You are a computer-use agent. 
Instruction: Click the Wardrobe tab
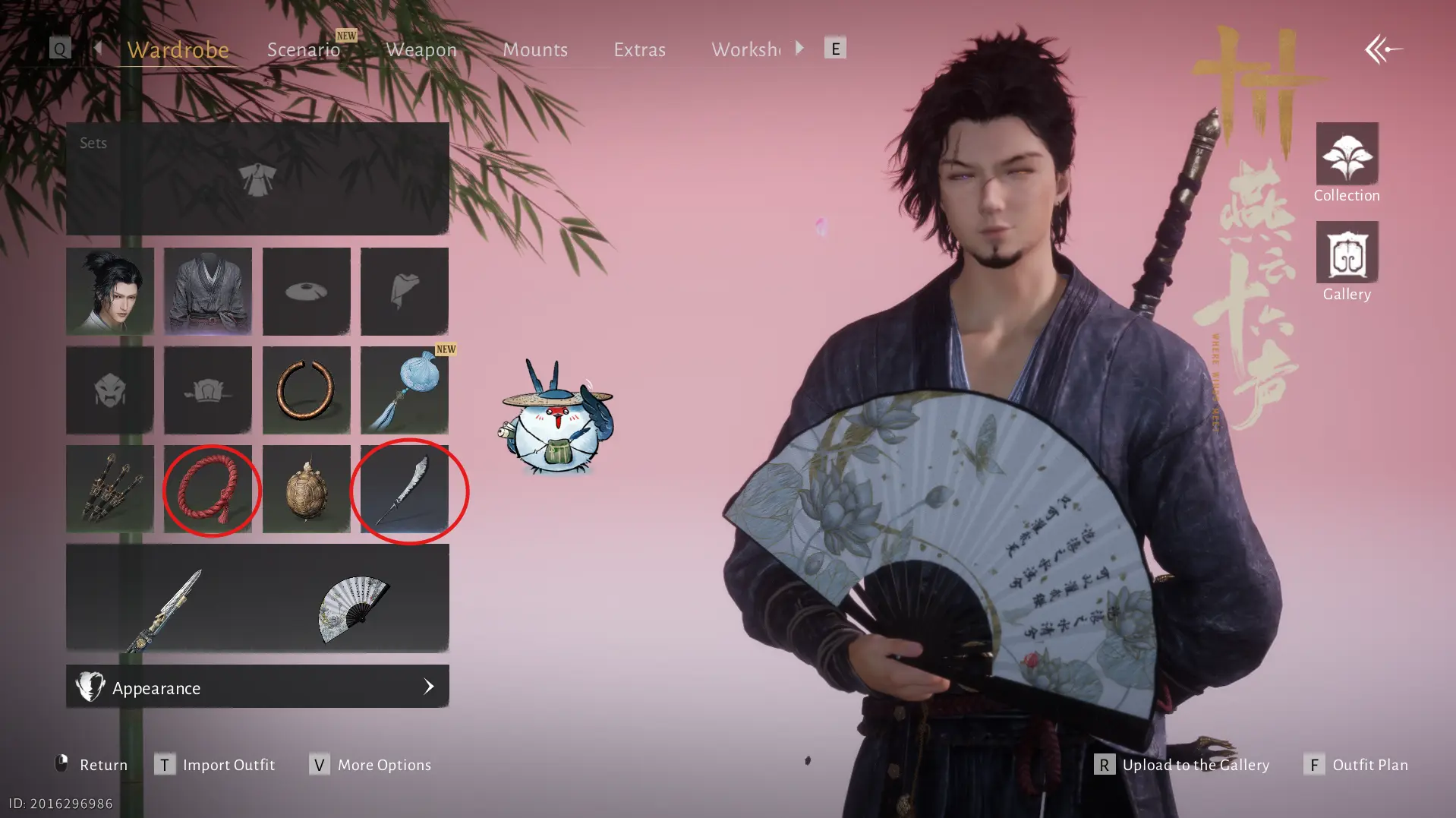pos(178,49)
